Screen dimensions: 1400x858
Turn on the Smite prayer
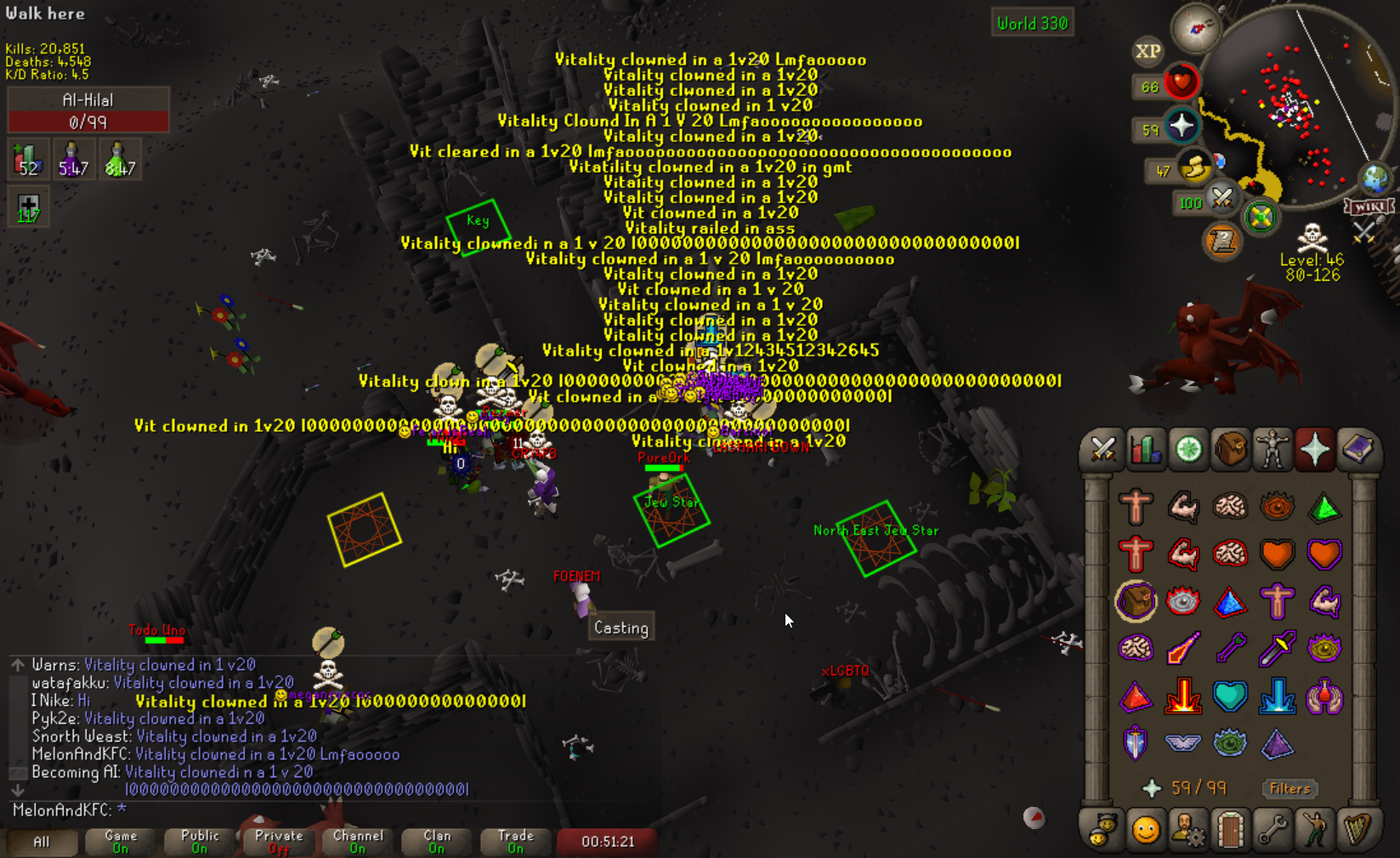[1278, 697]
